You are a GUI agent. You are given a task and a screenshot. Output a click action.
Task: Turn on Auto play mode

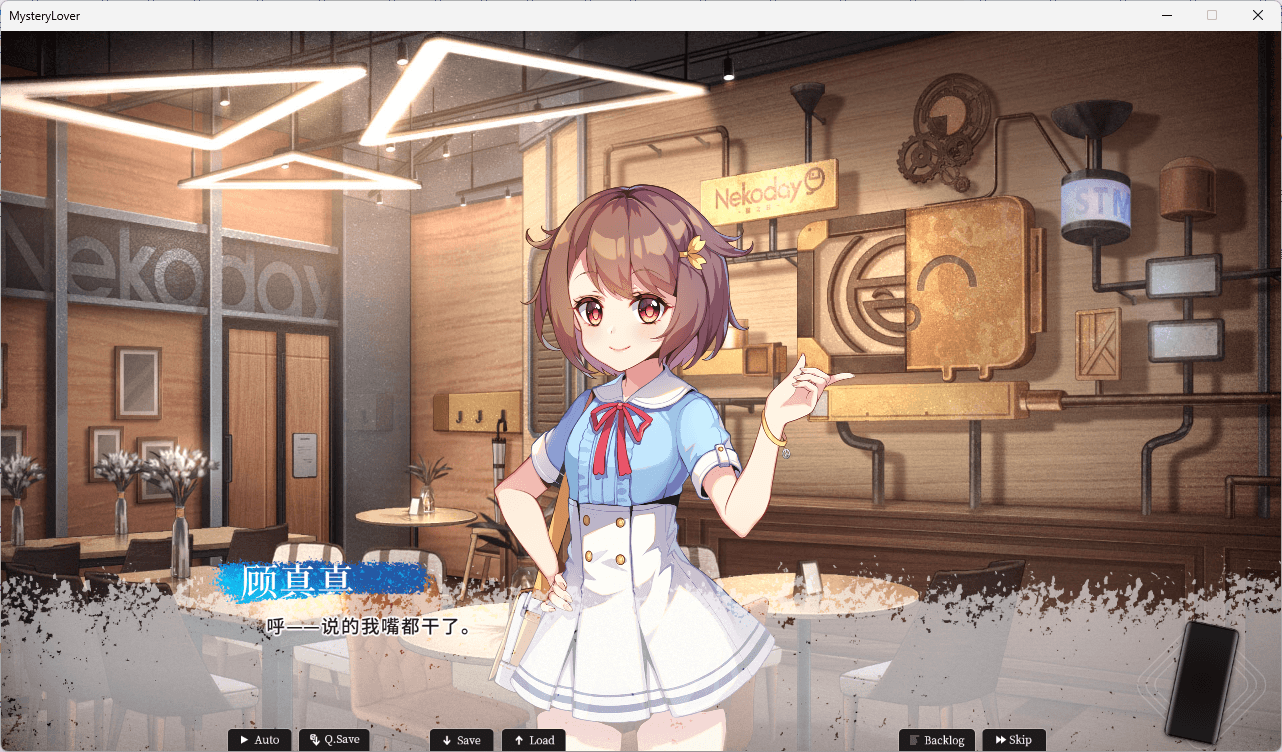[x=260, y=740]
